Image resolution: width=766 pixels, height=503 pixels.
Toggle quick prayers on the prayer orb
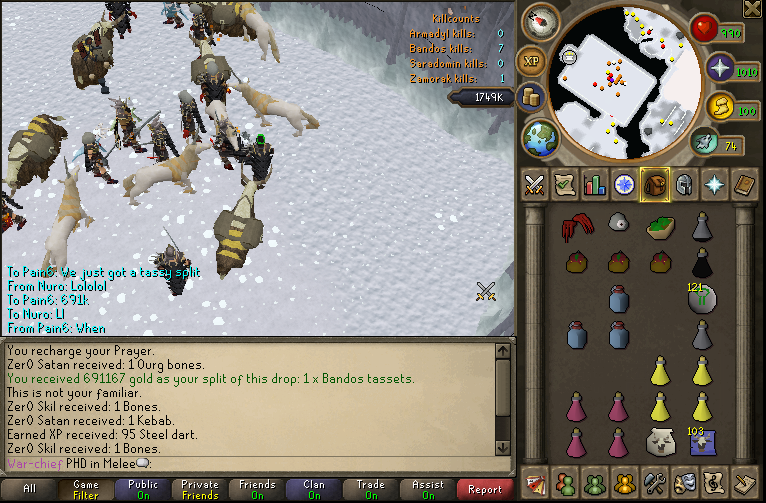coord(720,68)
